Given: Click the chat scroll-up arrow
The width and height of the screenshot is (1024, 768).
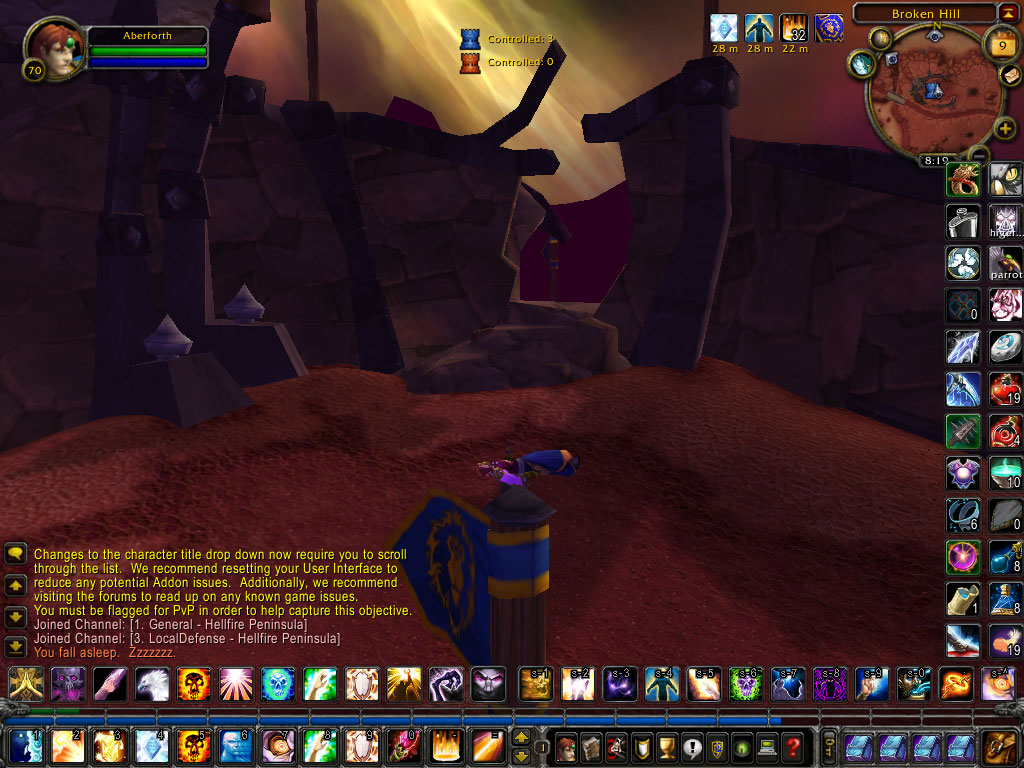Looking at the screenshot, I should (x=16, y=584).
